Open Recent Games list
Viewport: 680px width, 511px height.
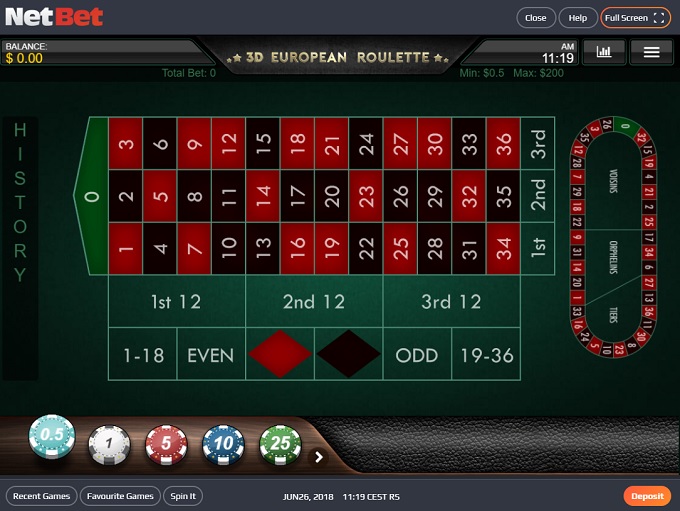point(42,496)
